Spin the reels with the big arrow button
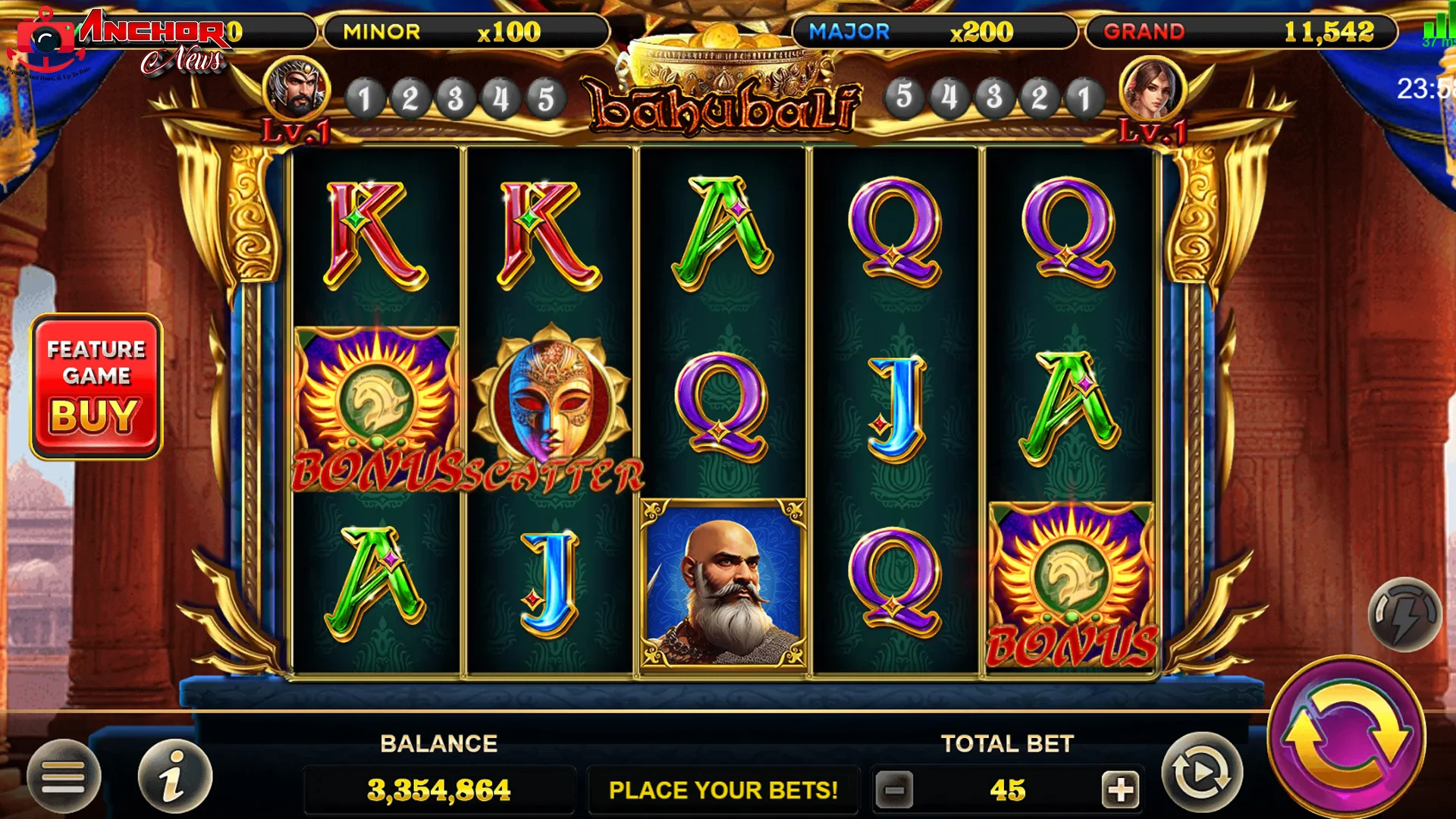 point(1346,736)
